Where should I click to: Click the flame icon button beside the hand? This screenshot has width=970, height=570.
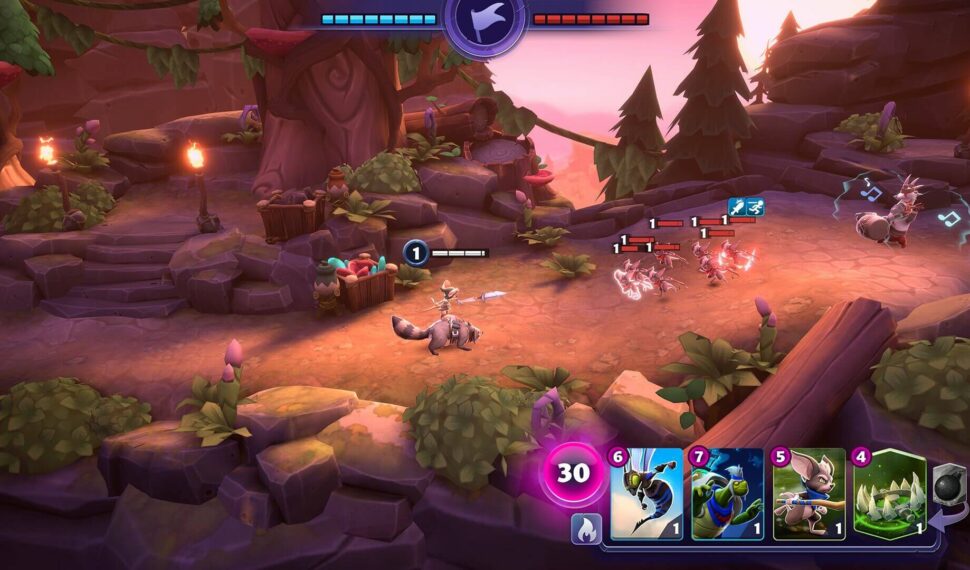tap(586, 529)
